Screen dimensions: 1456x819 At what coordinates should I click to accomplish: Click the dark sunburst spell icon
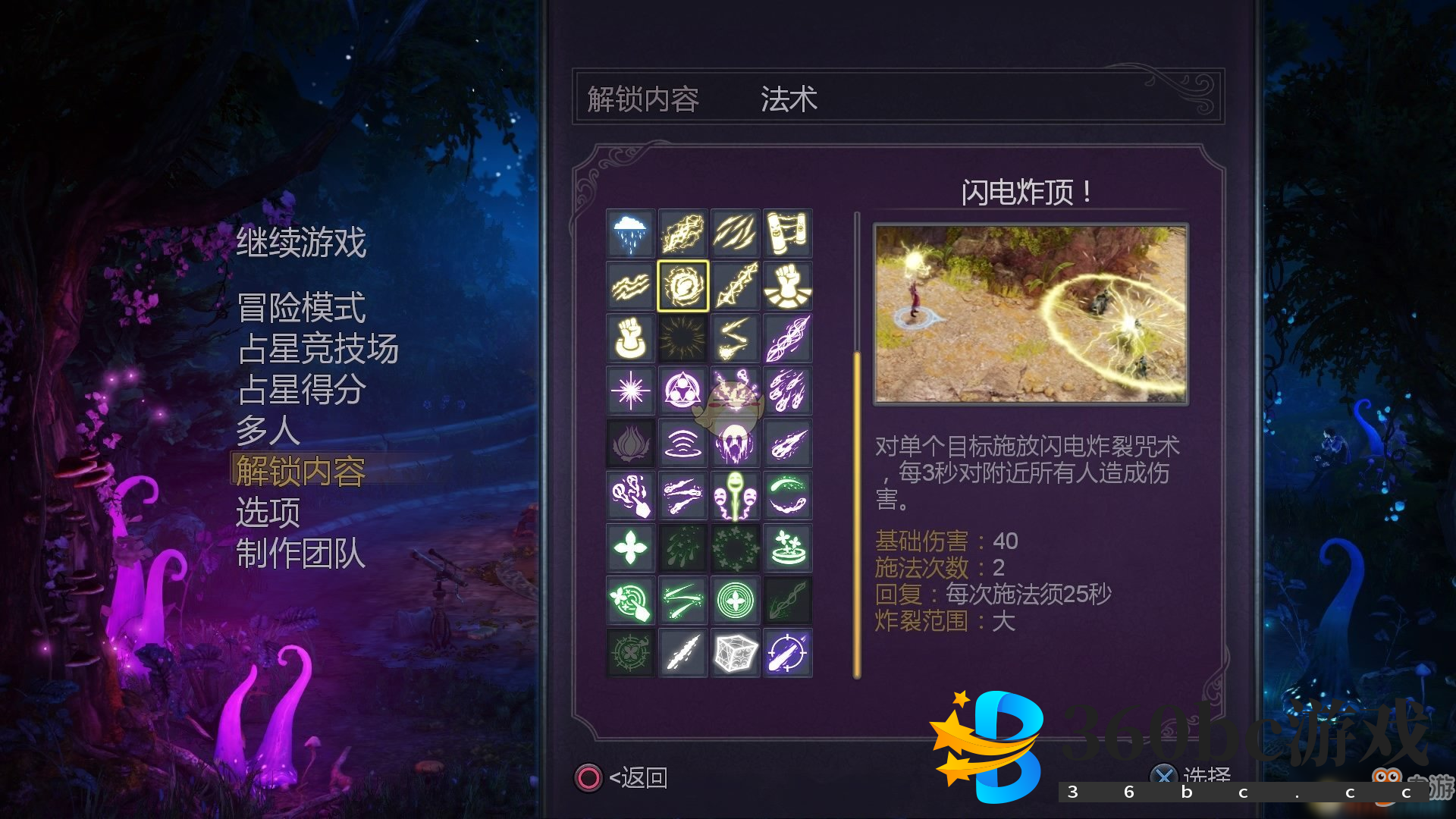pos(682,338)
